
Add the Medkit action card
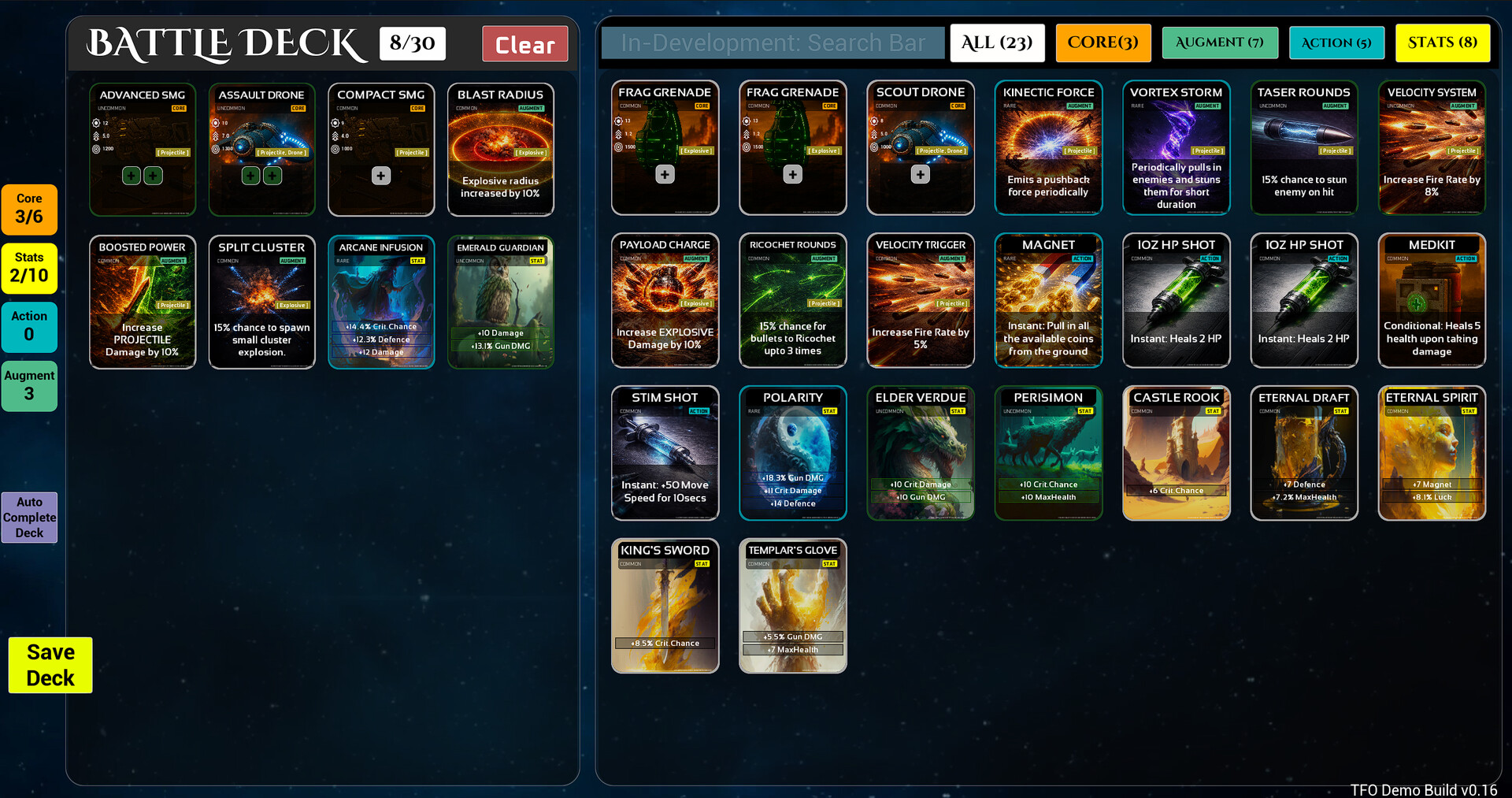pos(1431,300)
